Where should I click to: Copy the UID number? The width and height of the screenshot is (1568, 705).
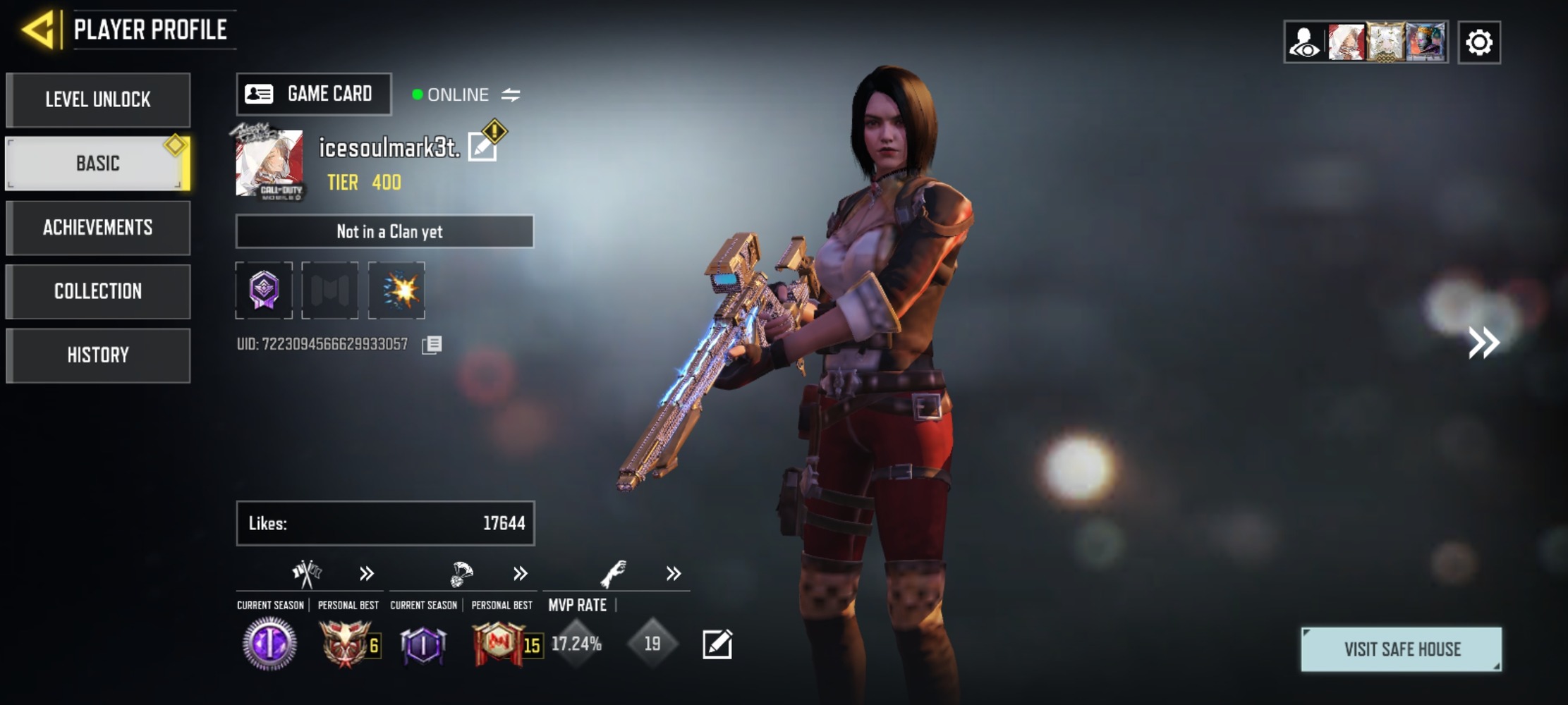432,344
